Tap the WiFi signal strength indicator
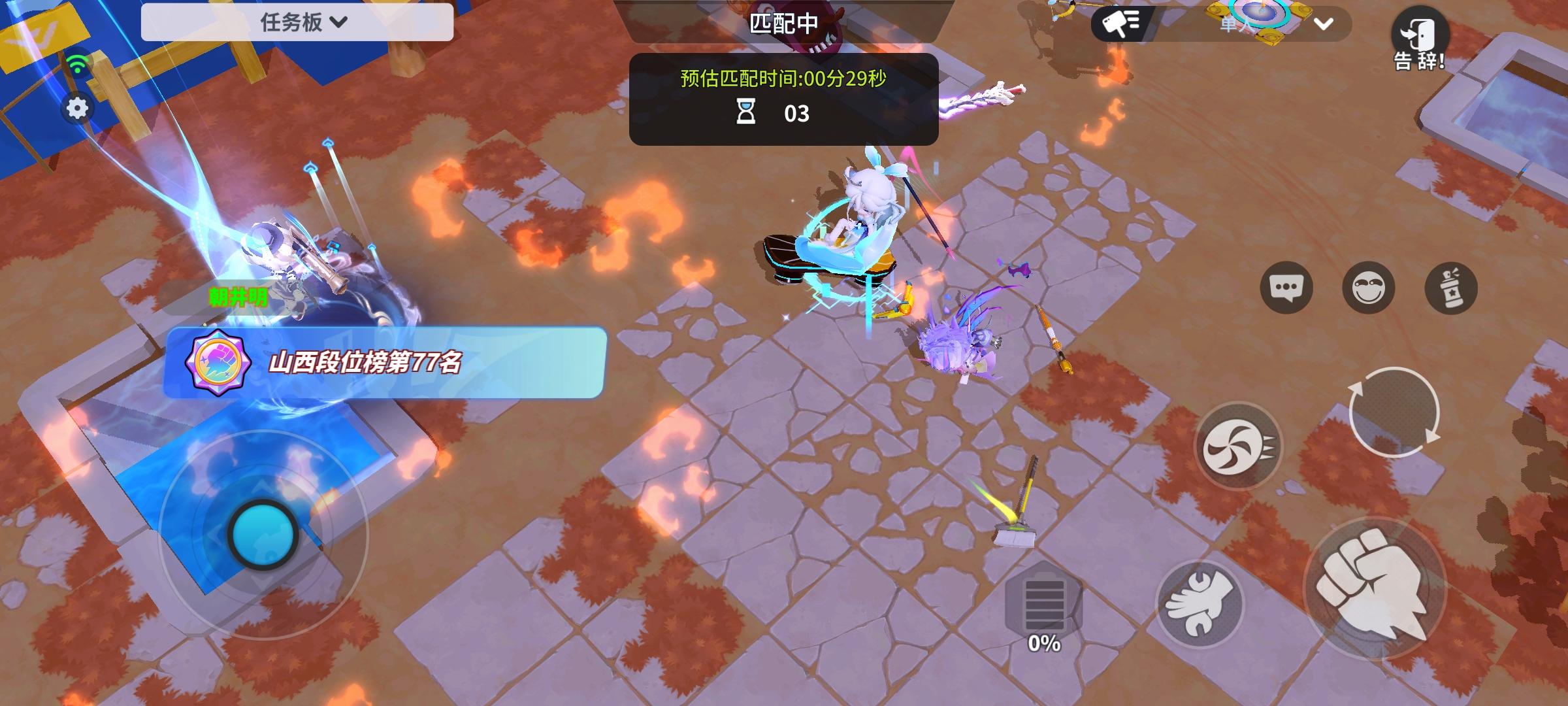Image resolution: width=1568 pixels, height=706 pixels. pyautogui.click(x=78, y=62)
